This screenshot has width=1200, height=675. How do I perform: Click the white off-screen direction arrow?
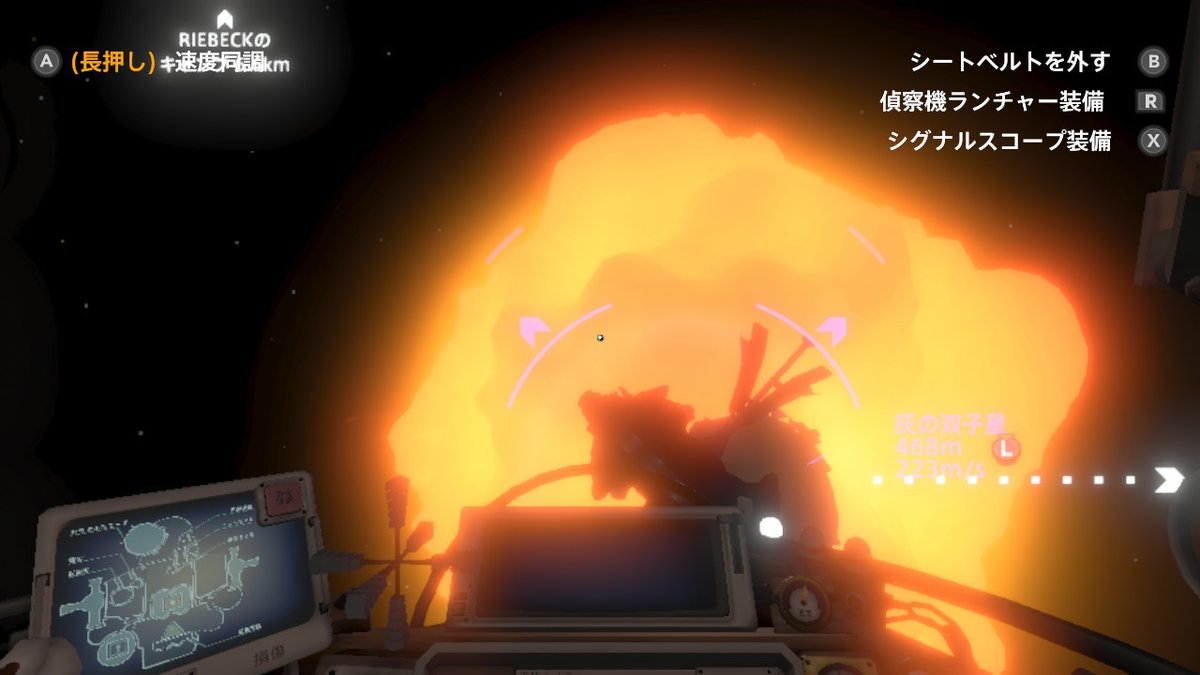pos(1168,480)
